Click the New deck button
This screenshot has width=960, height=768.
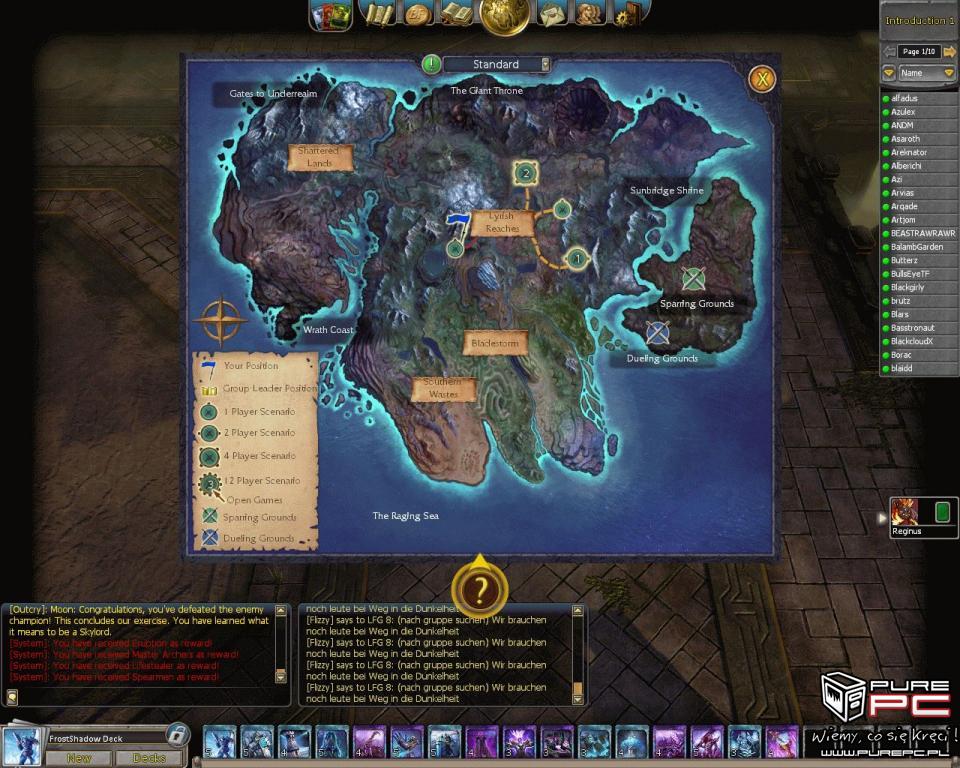pyautogui.click(x=78, y=758)
